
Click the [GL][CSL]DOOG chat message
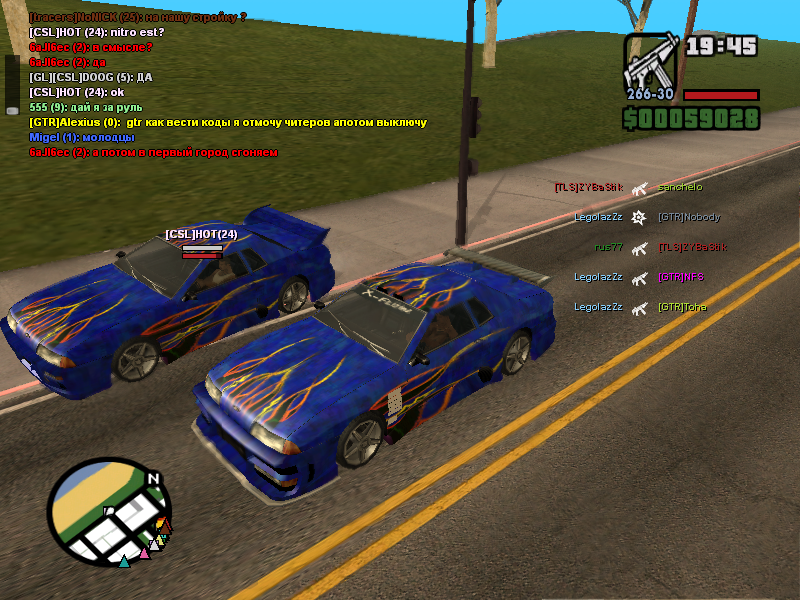[x=91, y=77]
